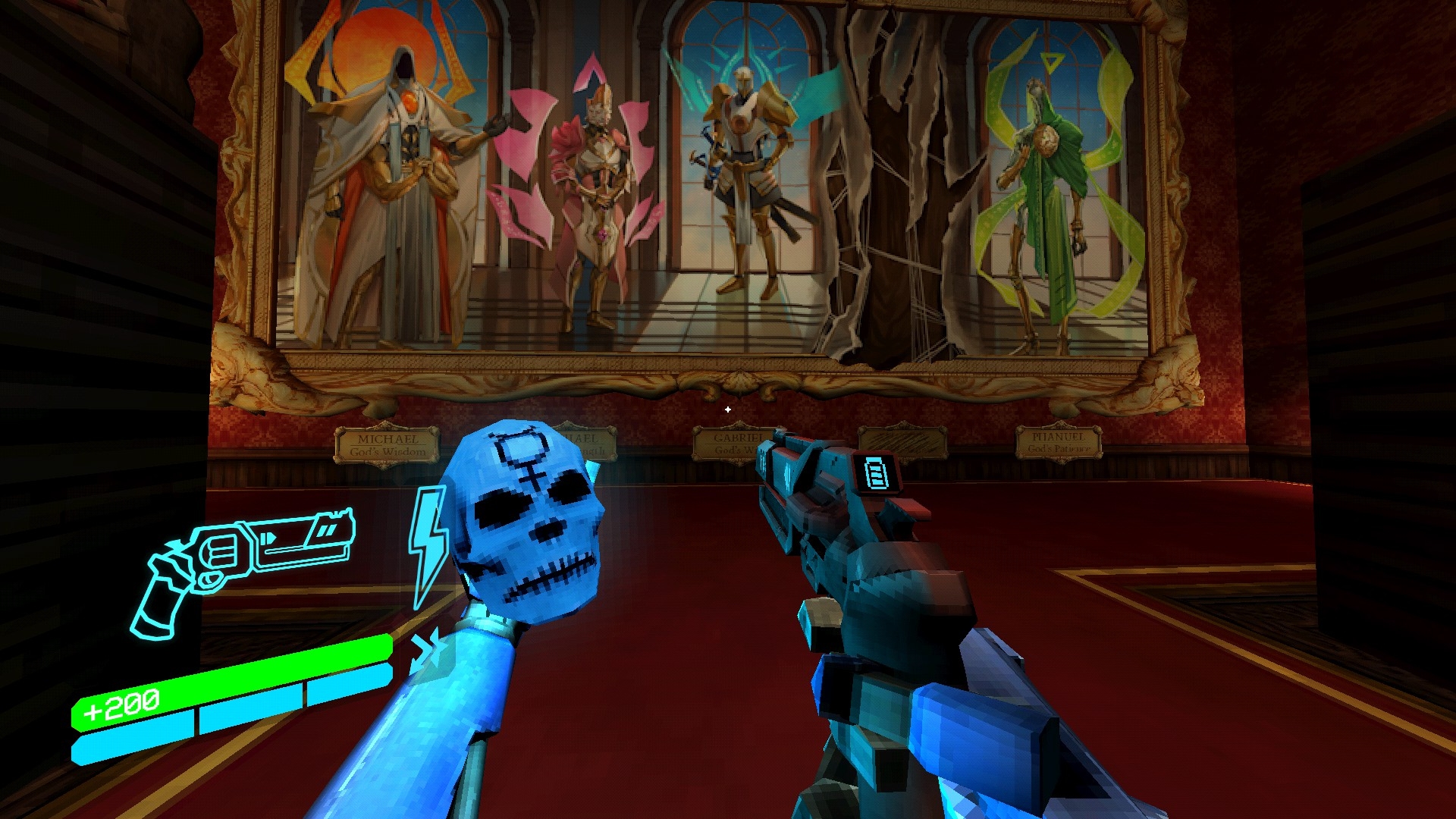Select the lightning bolt HUD icon
The height and width of the screenshot is (819, 1456).
(428, 544)
